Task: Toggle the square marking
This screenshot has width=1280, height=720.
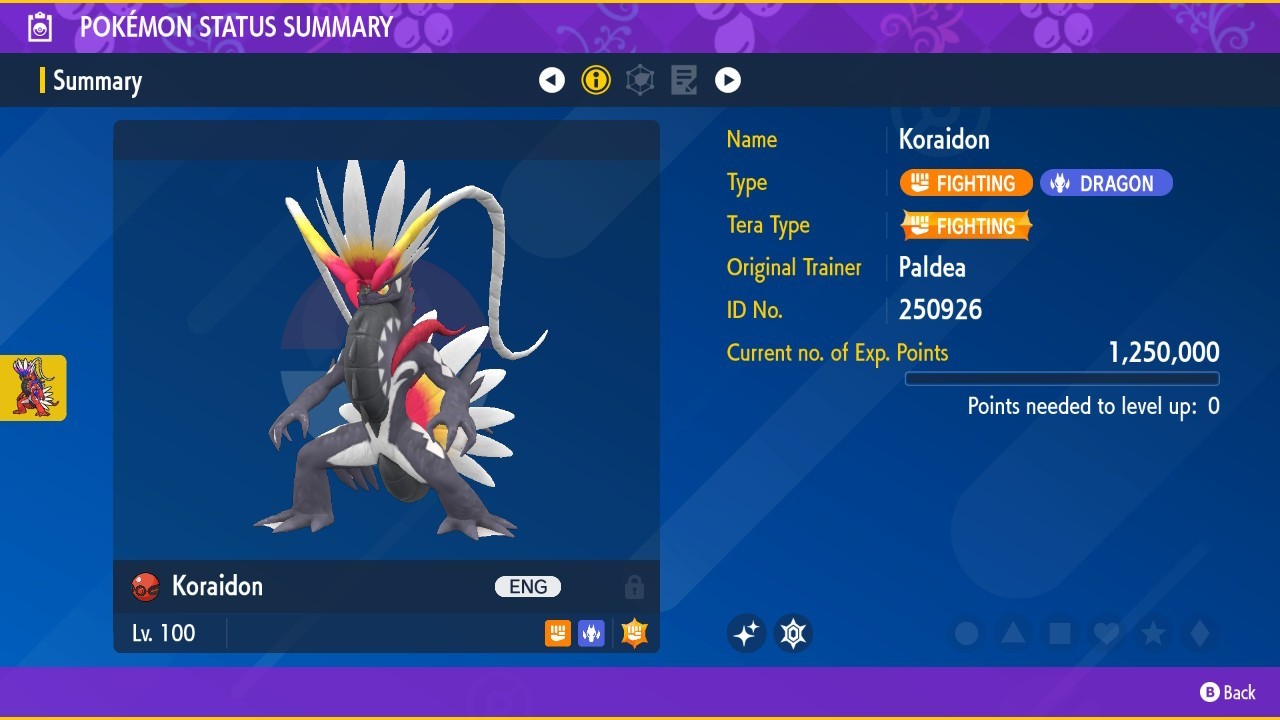Action: [x=1060, y=633]
